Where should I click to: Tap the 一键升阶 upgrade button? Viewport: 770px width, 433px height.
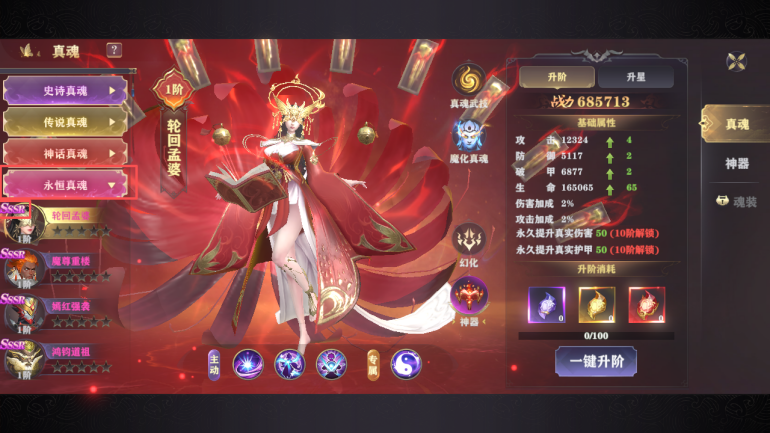coord(595,361)
